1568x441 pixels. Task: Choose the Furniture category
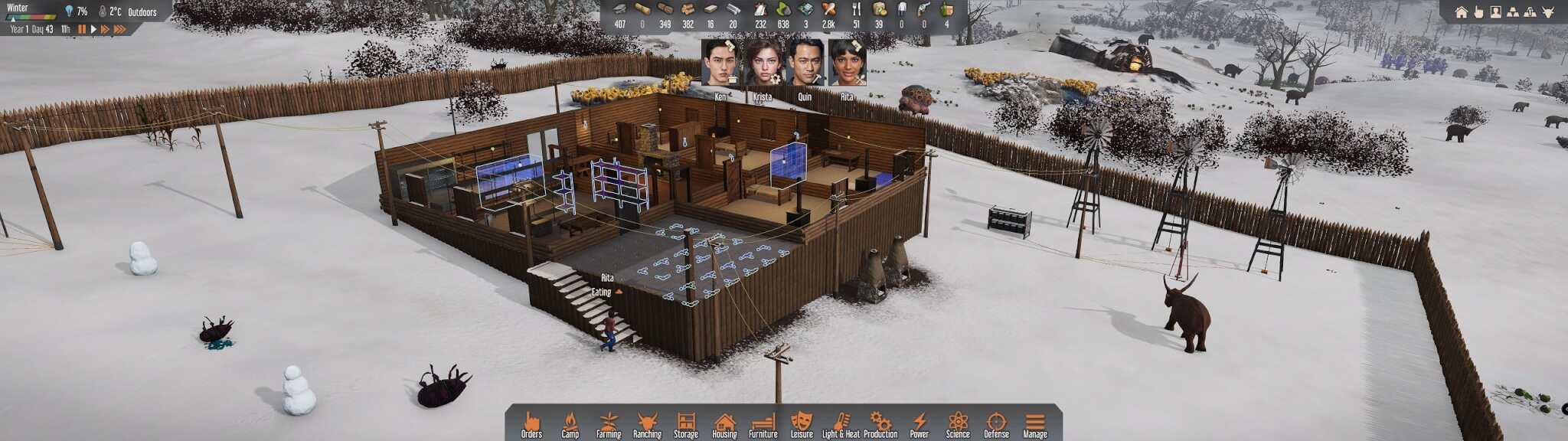(x=763, y=424)
